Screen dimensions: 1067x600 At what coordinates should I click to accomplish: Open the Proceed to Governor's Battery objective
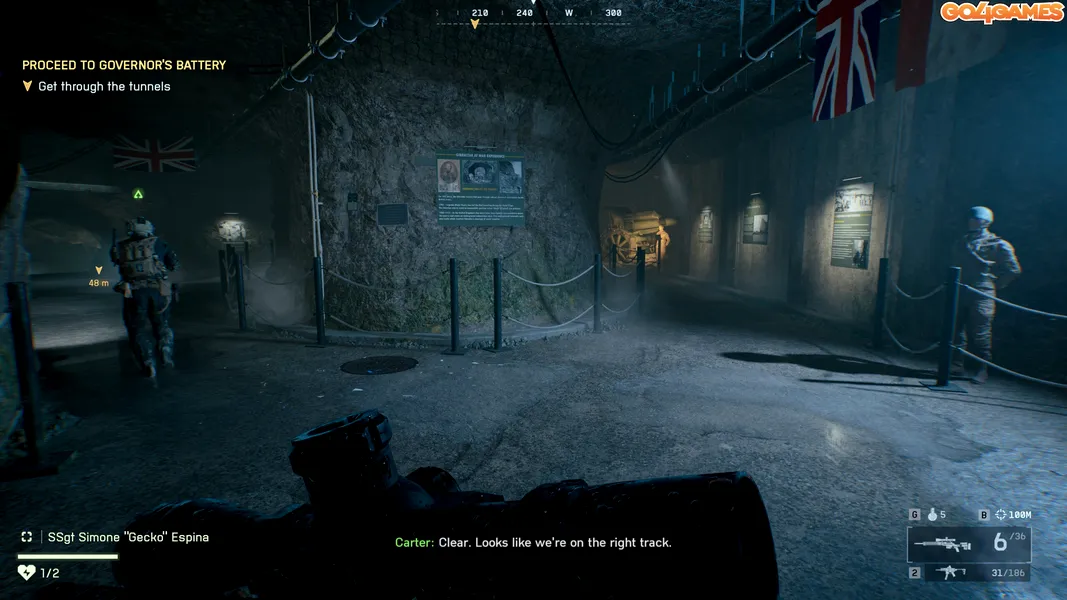point(124,65)
